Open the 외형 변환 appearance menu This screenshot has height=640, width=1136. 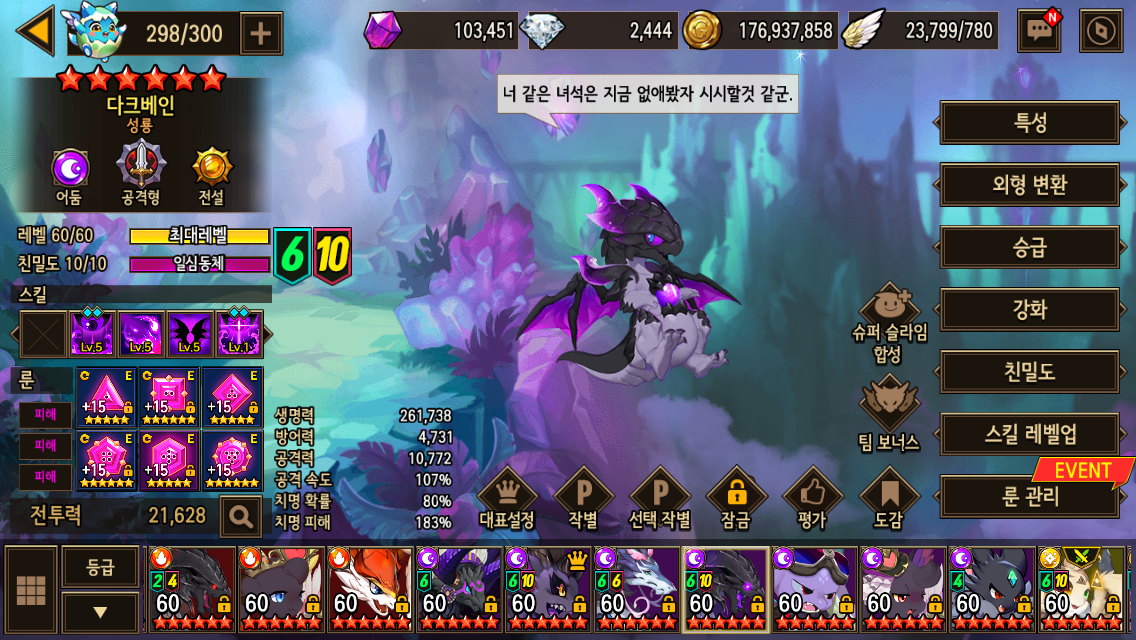pyautogui.click(x=1029, y=185)
